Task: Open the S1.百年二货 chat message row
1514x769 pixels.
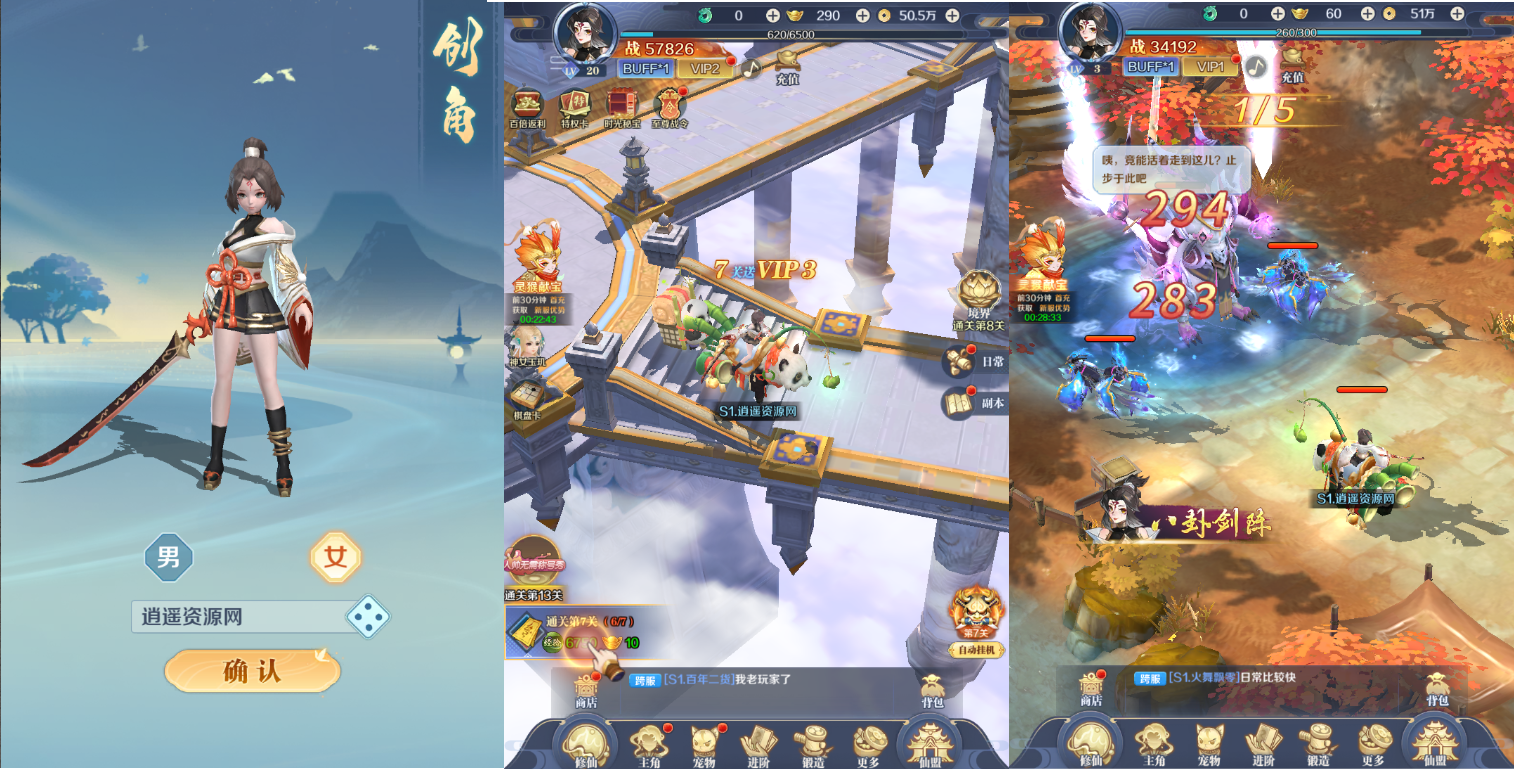Action: (760, 680)
